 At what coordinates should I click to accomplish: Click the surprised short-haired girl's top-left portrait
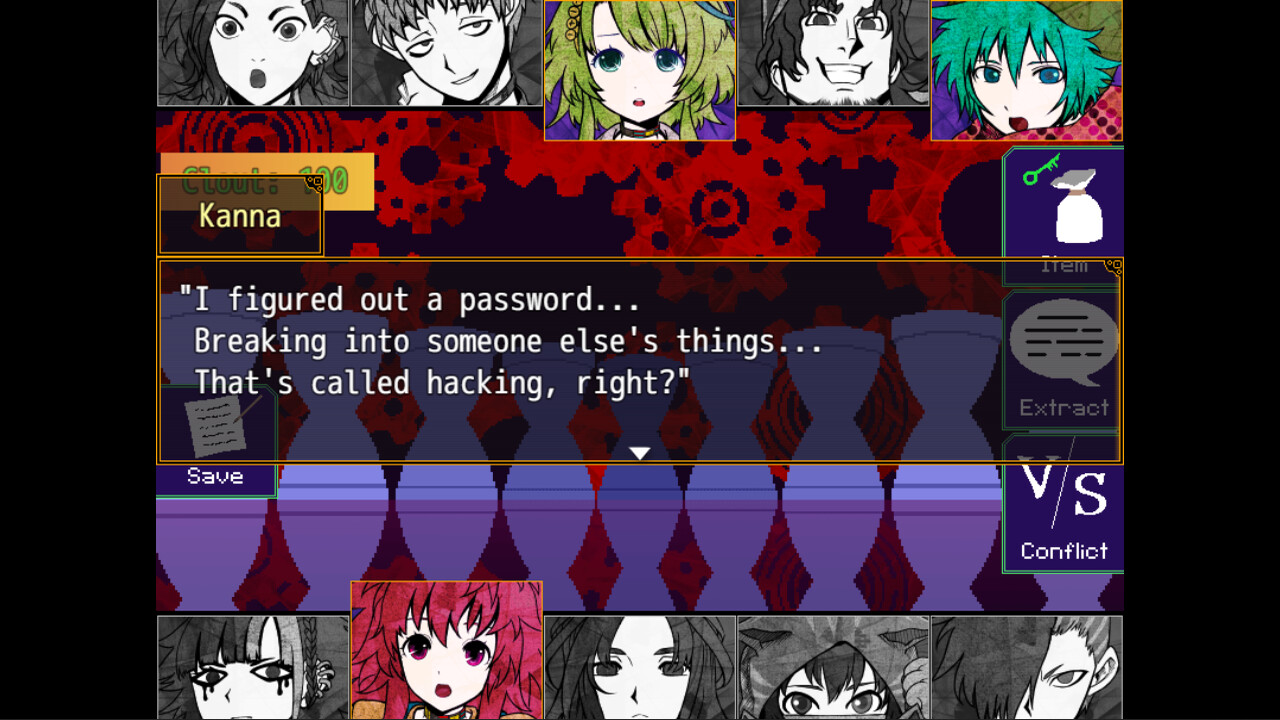[253, 53]
